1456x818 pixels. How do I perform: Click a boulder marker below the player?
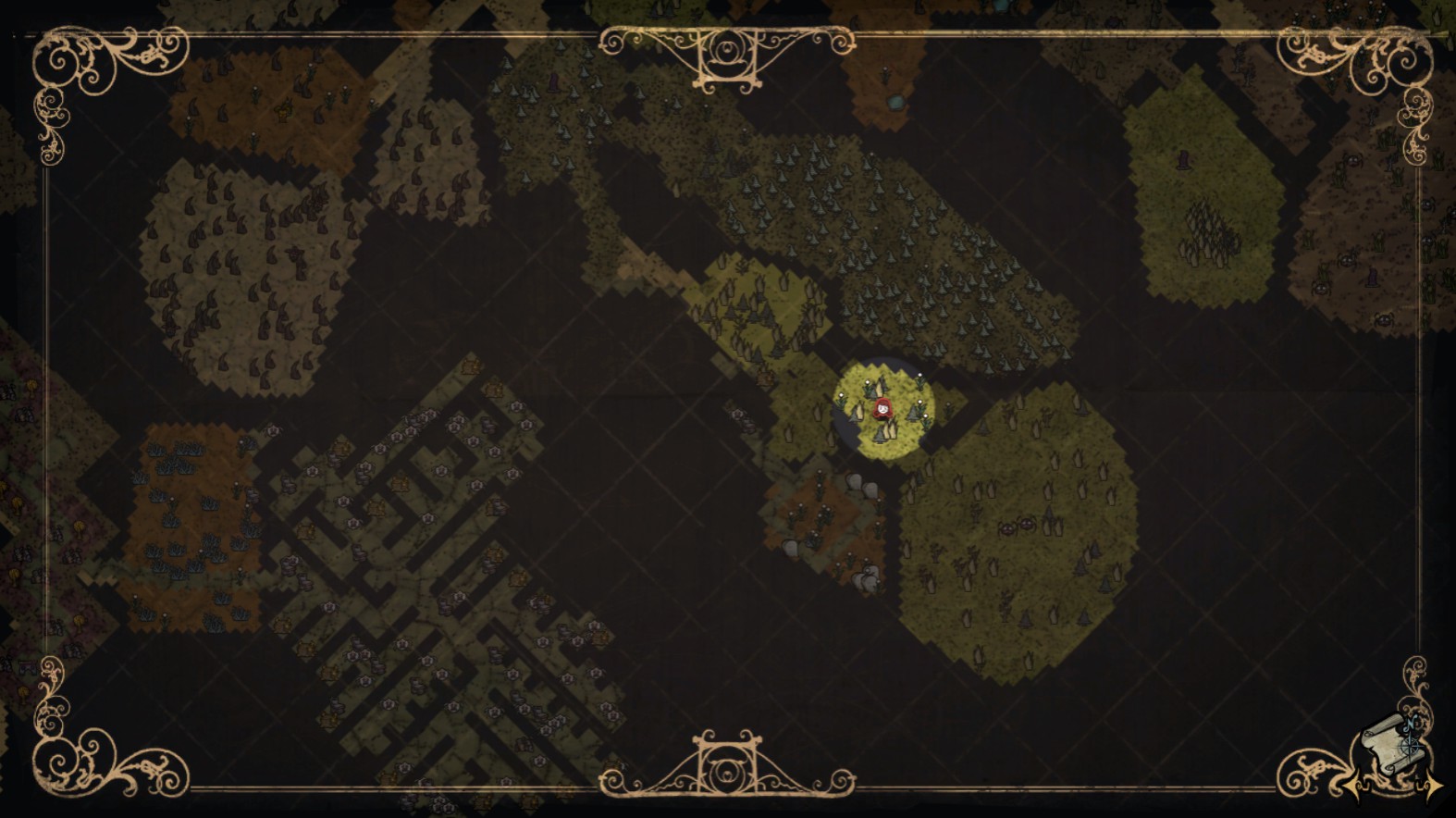[856, 482]
